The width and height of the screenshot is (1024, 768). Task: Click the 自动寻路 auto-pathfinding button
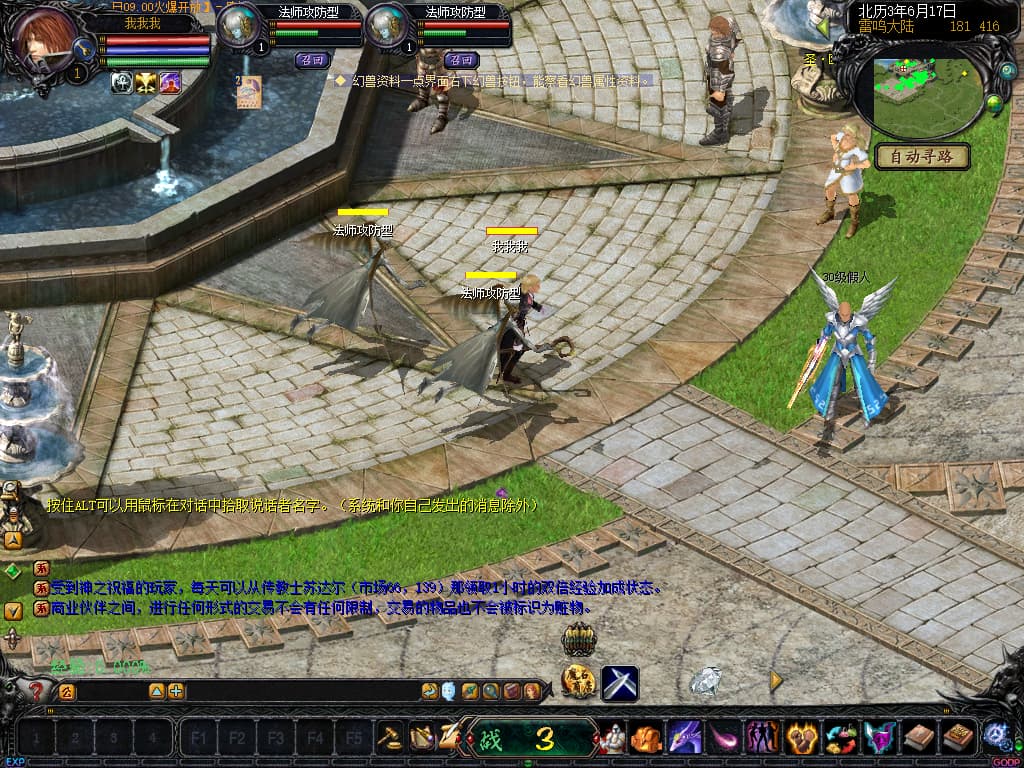click(x=923, y=156)
